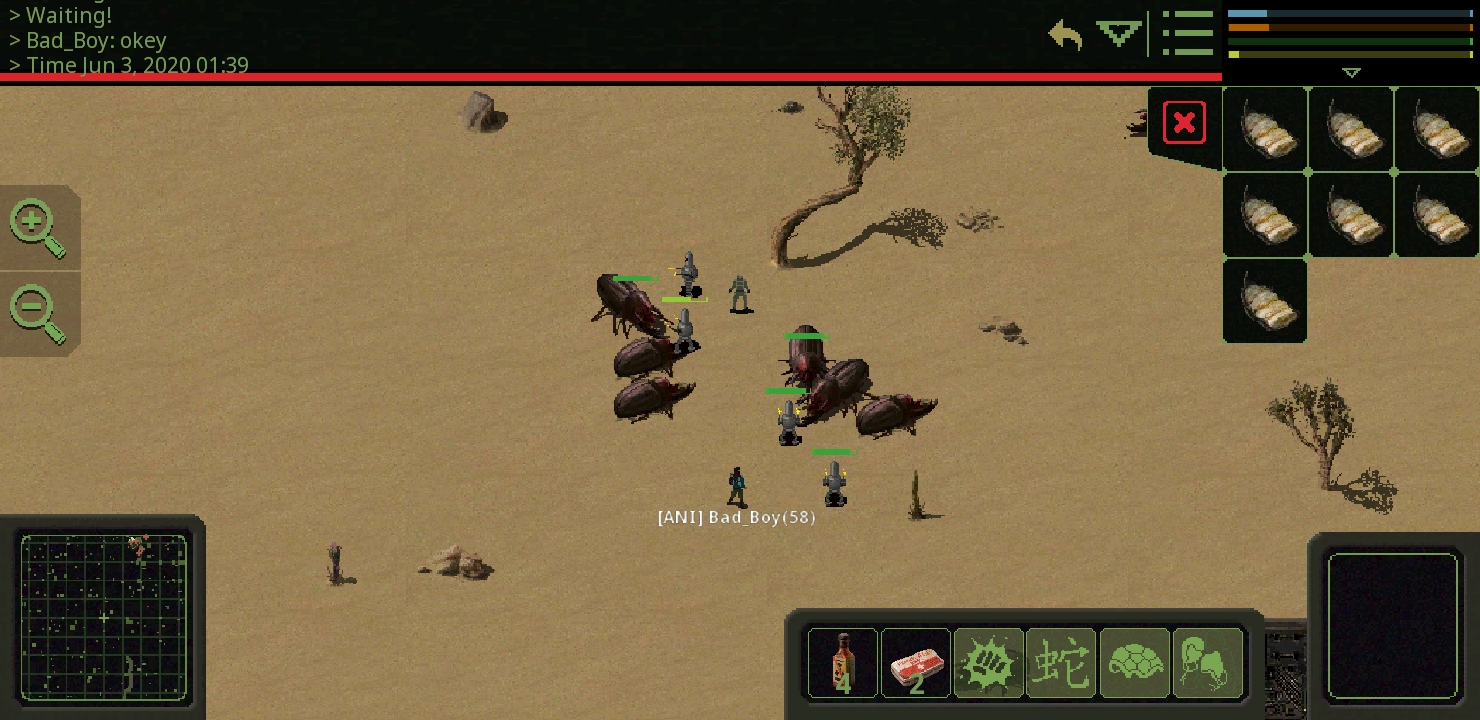Select the hot sauce bottle hotbar slot

842,662
